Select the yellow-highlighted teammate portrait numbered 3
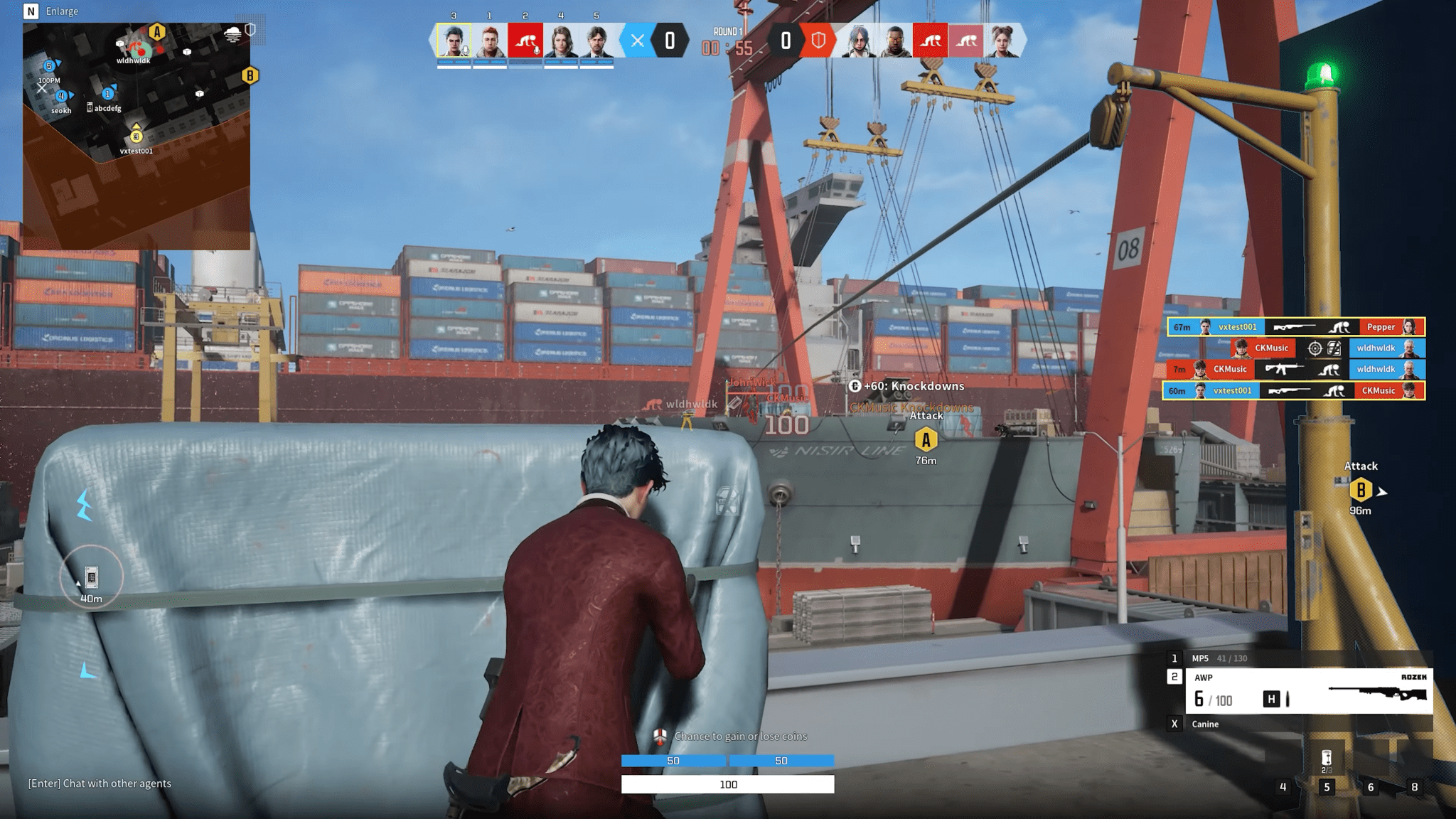 click(454, 41)
